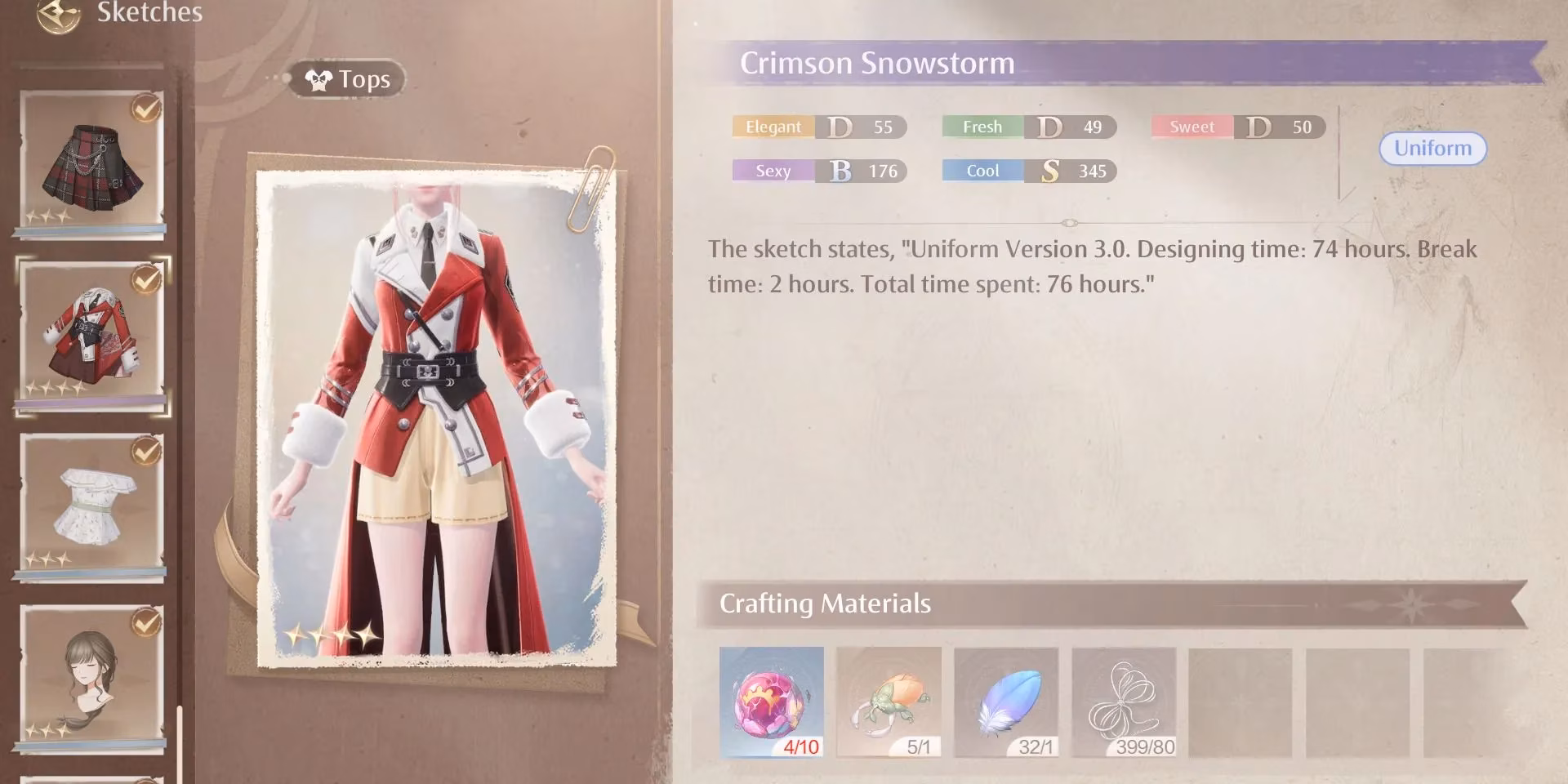The height and width of the screenshot is (784, 1568).
Task: Expand the Crafting Materials section header
Action: 825,604
